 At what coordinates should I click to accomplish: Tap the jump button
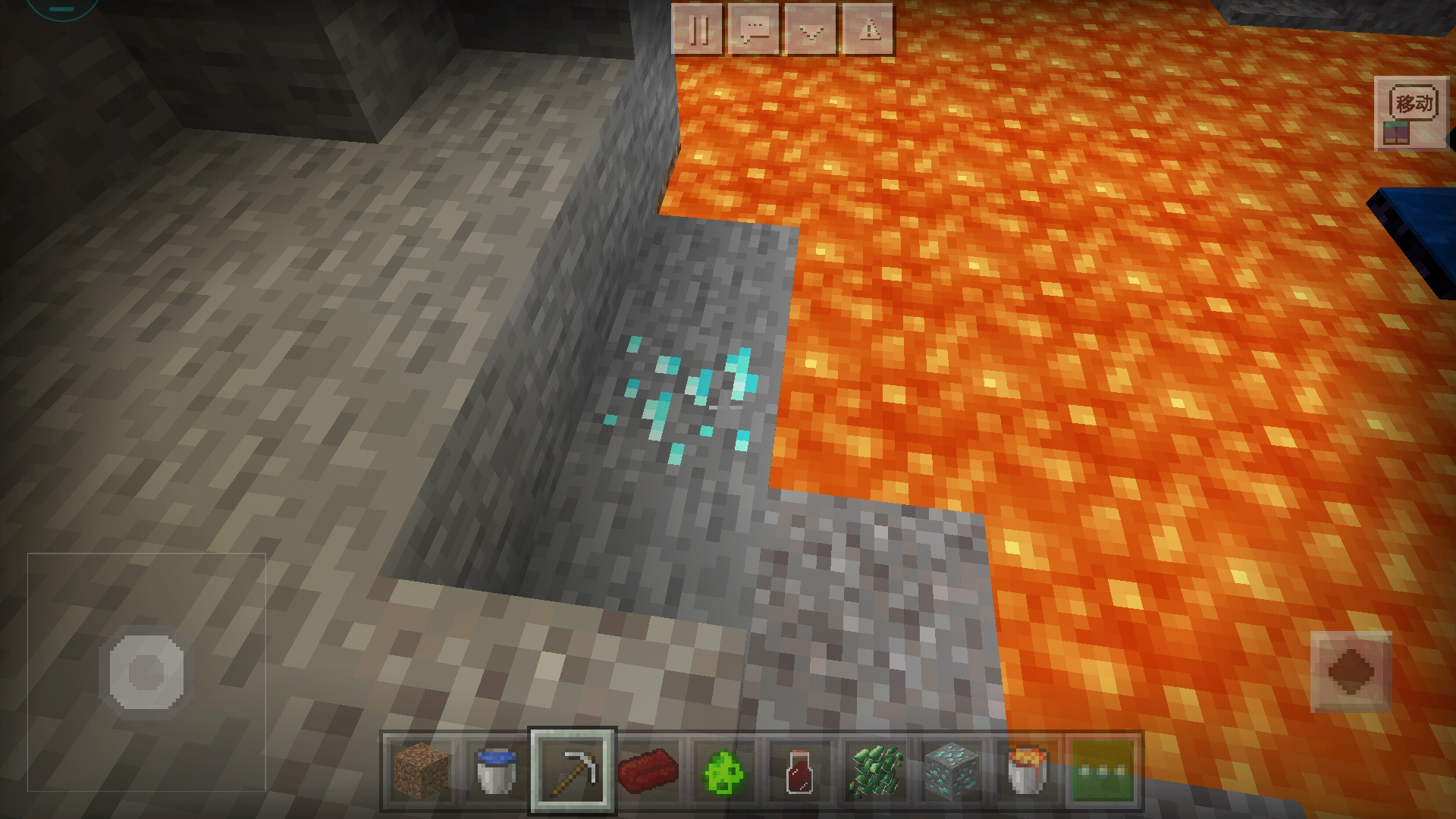[1351, 672]
